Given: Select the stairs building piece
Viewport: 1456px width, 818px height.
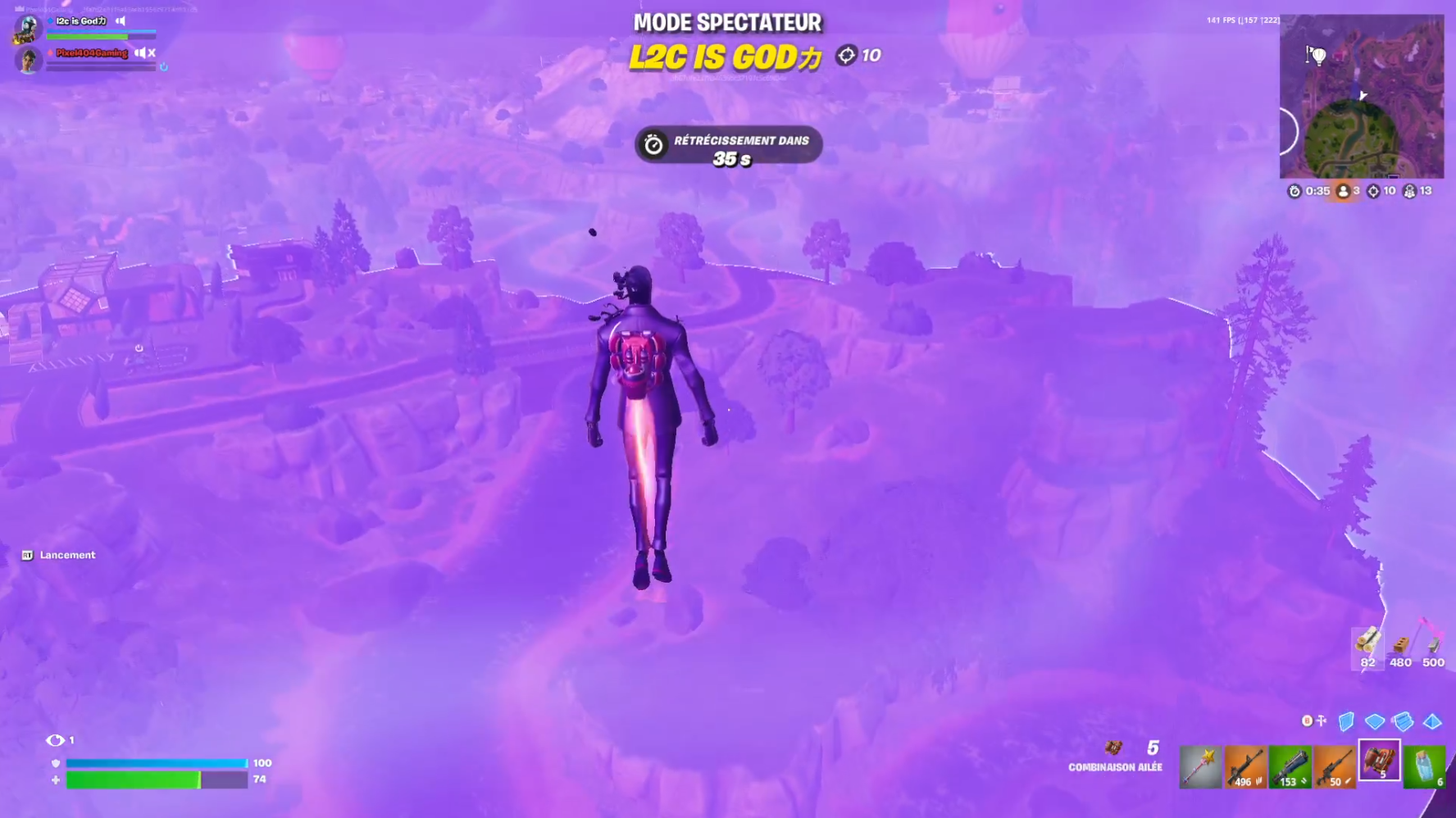Looking at the screenshot, I should [x=1404, y=721].
